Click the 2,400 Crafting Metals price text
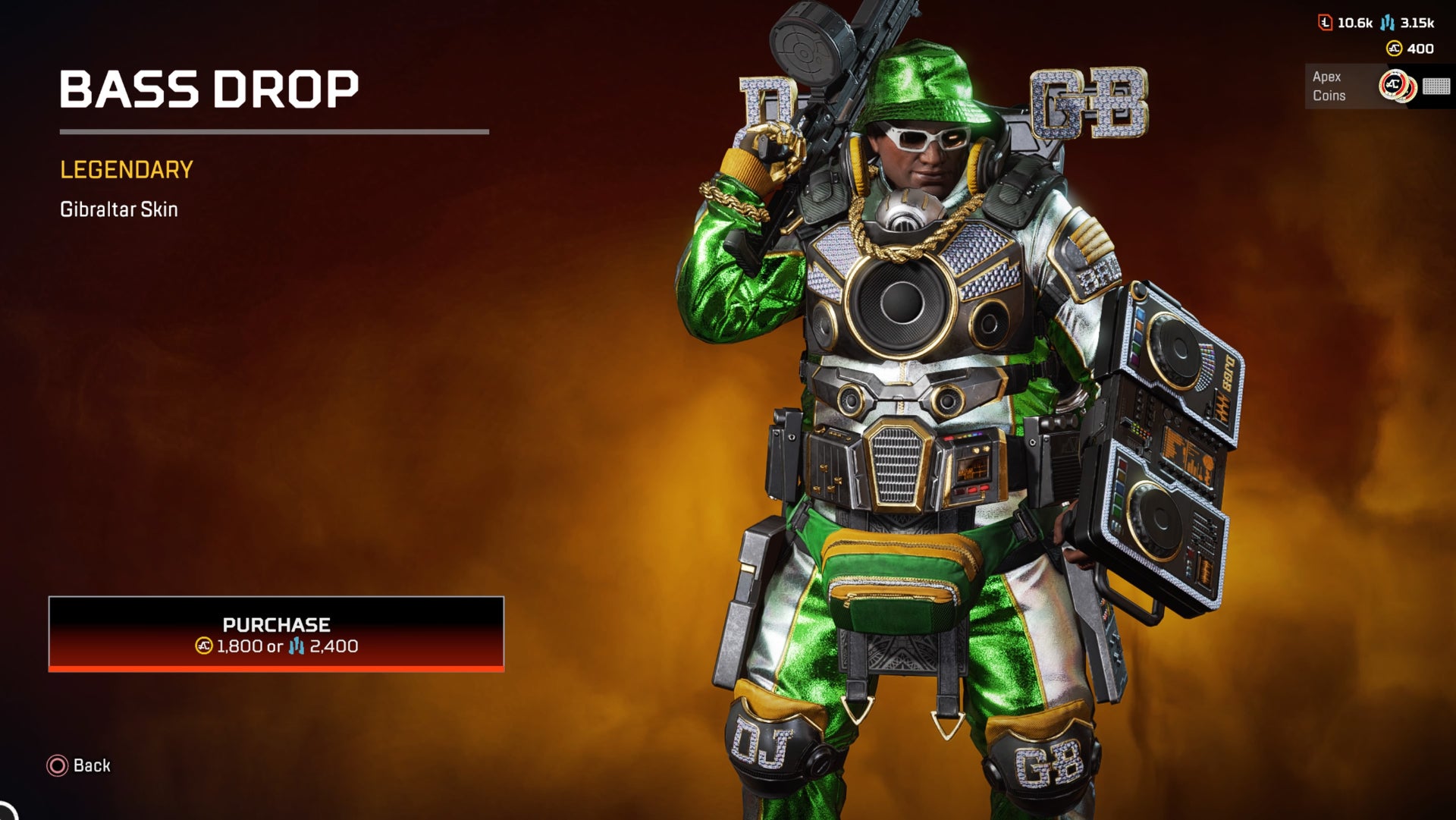The image size is (1456, 820). (335, 649)
